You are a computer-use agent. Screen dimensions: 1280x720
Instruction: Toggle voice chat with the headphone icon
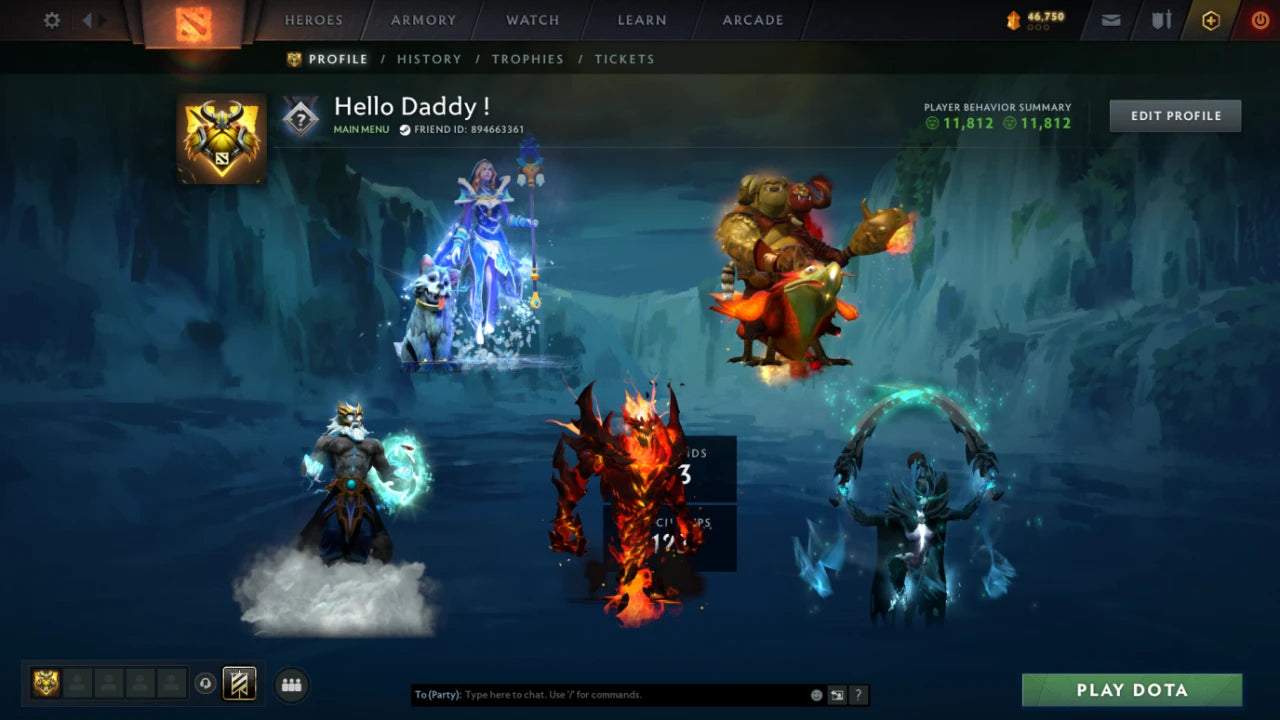[206, 684]
